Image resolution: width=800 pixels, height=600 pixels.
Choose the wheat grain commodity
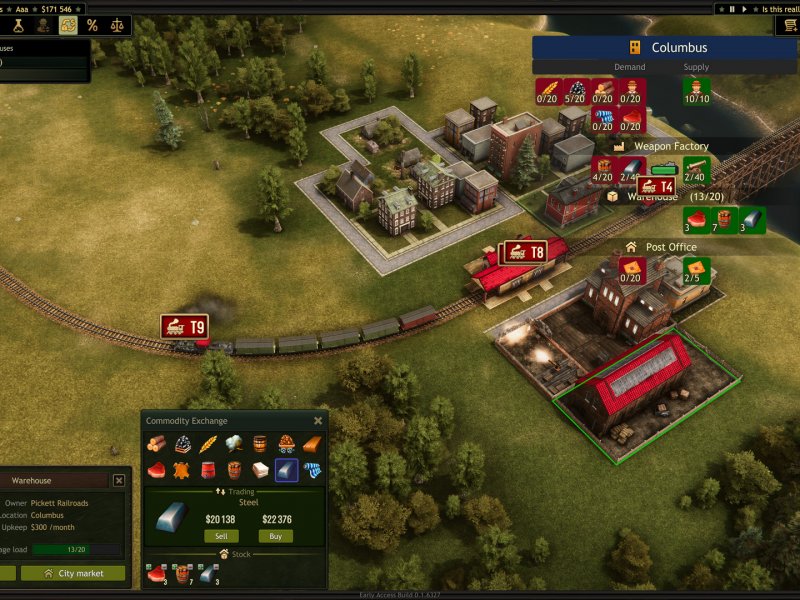pos(208,444)
